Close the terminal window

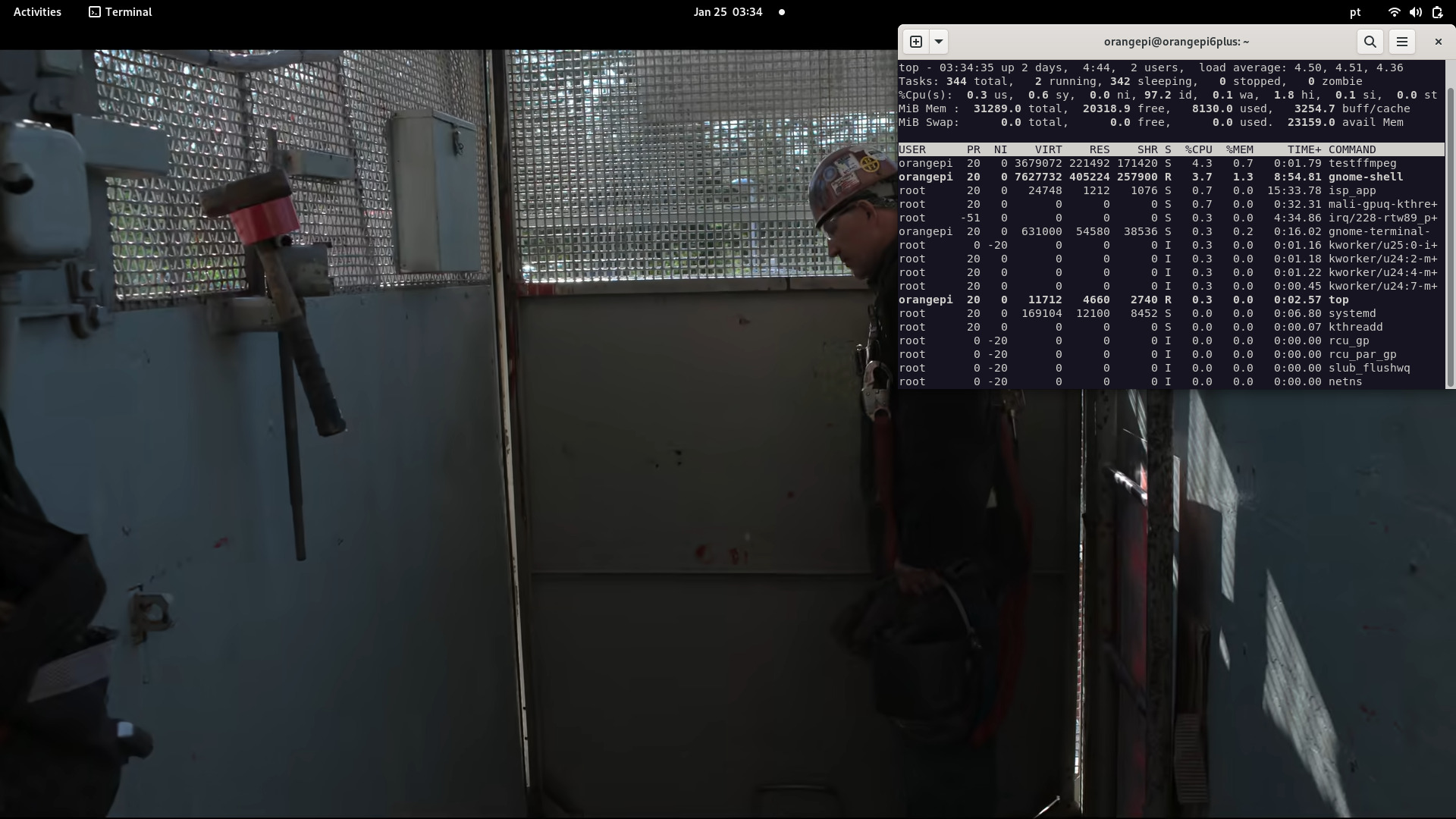(1437, 42)
